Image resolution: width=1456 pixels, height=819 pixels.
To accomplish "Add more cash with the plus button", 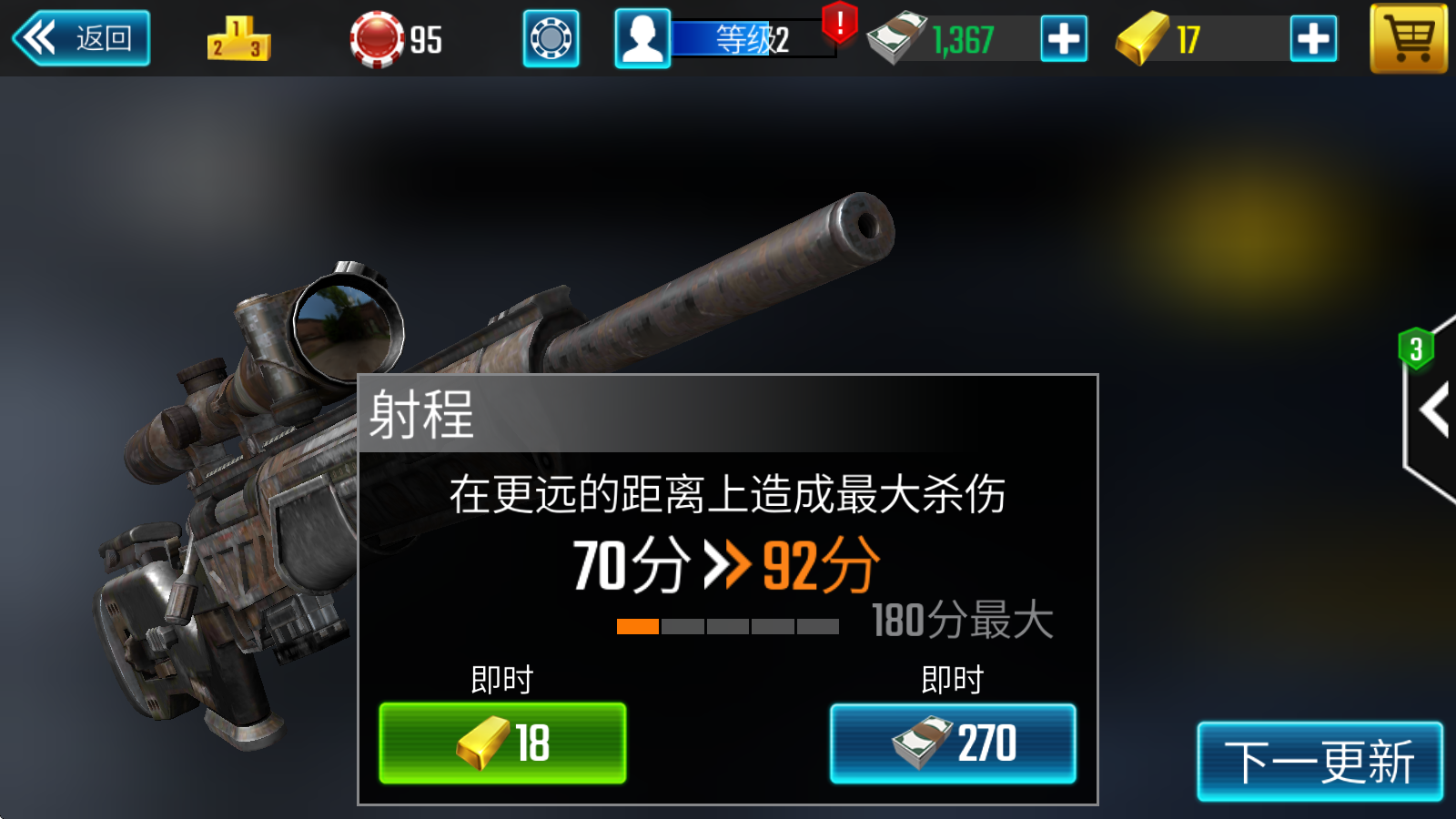I will pos(1063,39).
